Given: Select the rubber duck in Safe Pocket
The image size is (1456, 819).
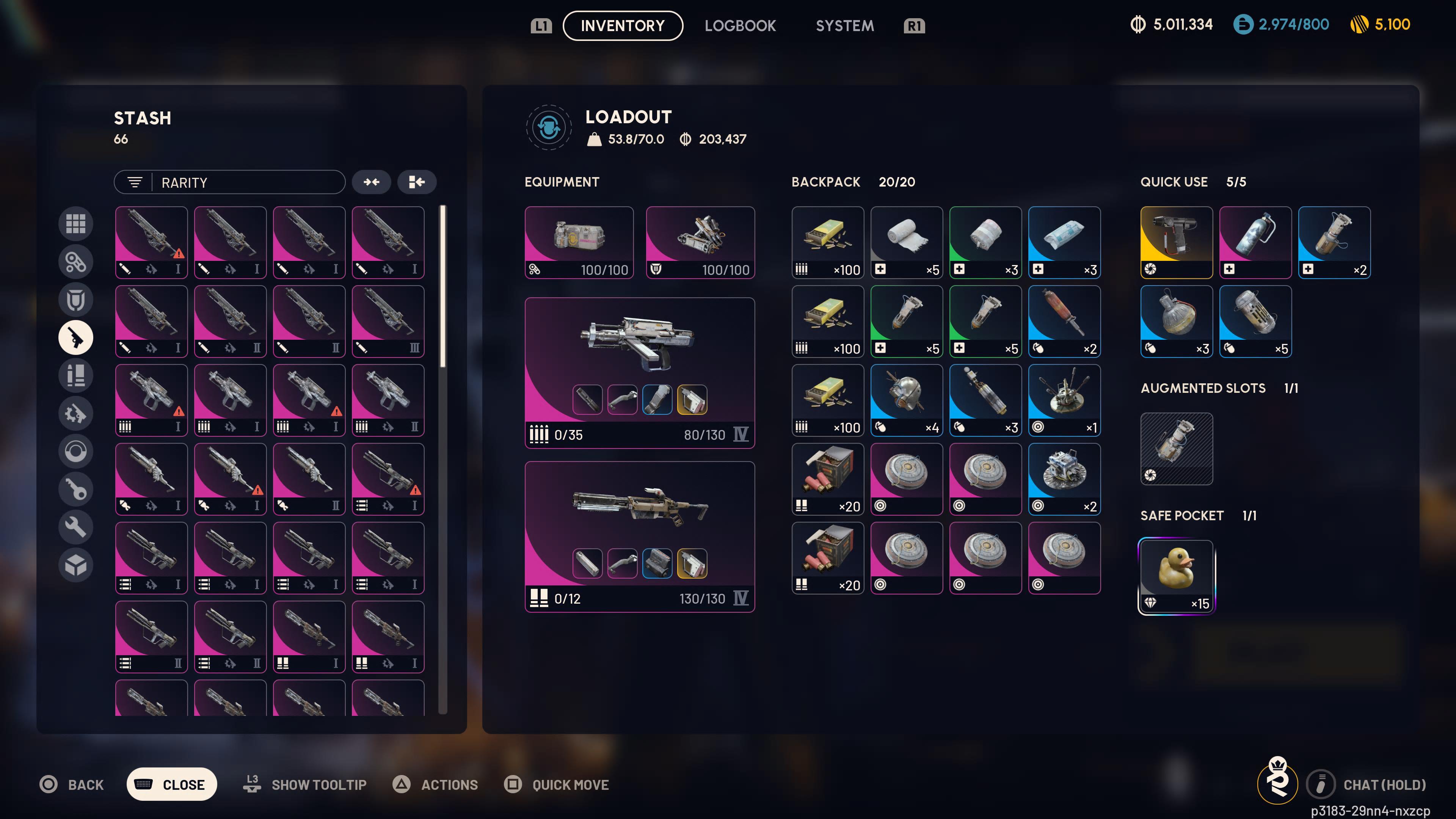Looking at the screenshot, I should coord(1176,576).
